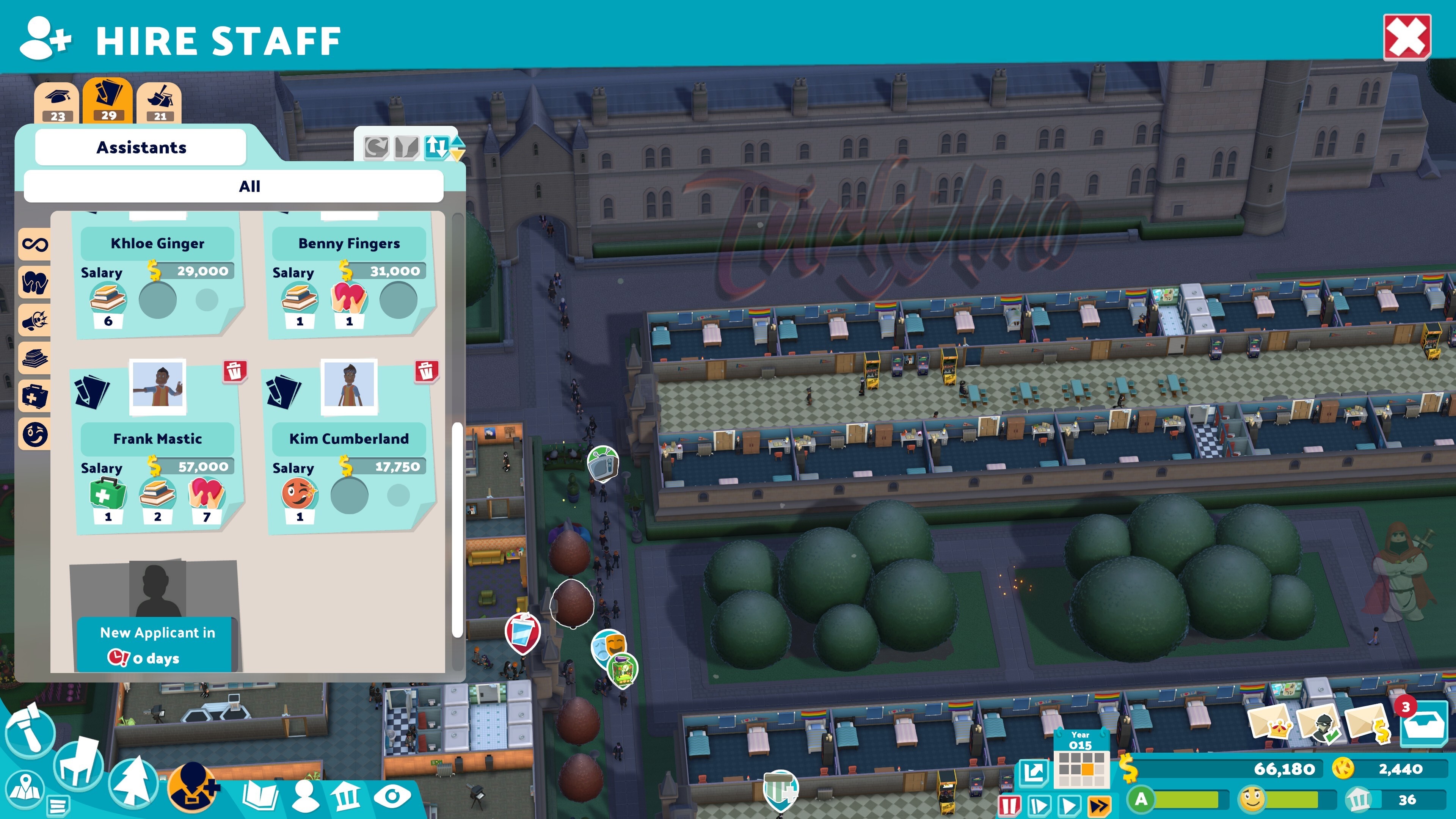Remove Kim Cumberland using the trash button

(426, 371)
